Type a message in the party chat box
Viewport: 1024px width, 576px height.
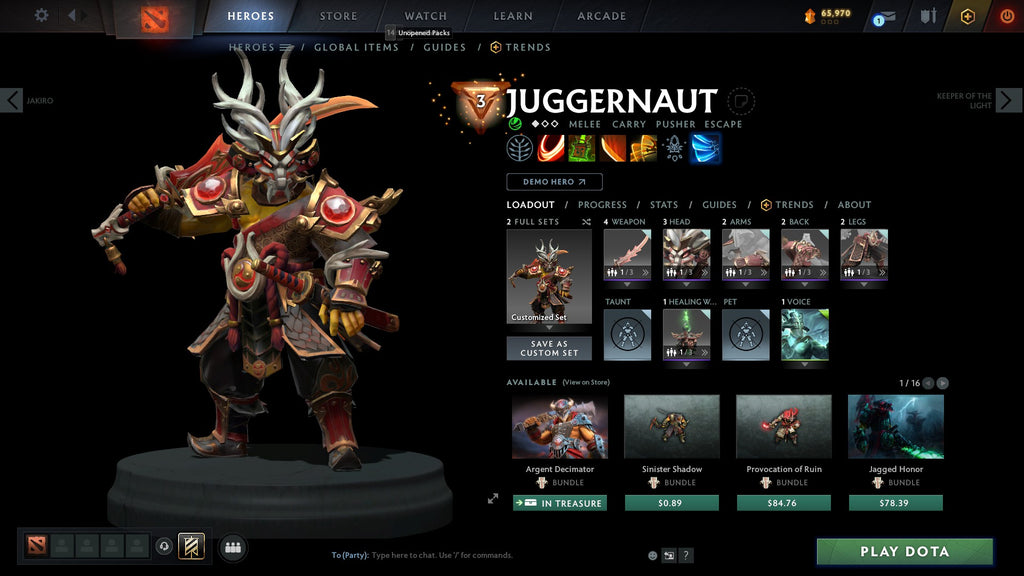click(x=480, y=555)
